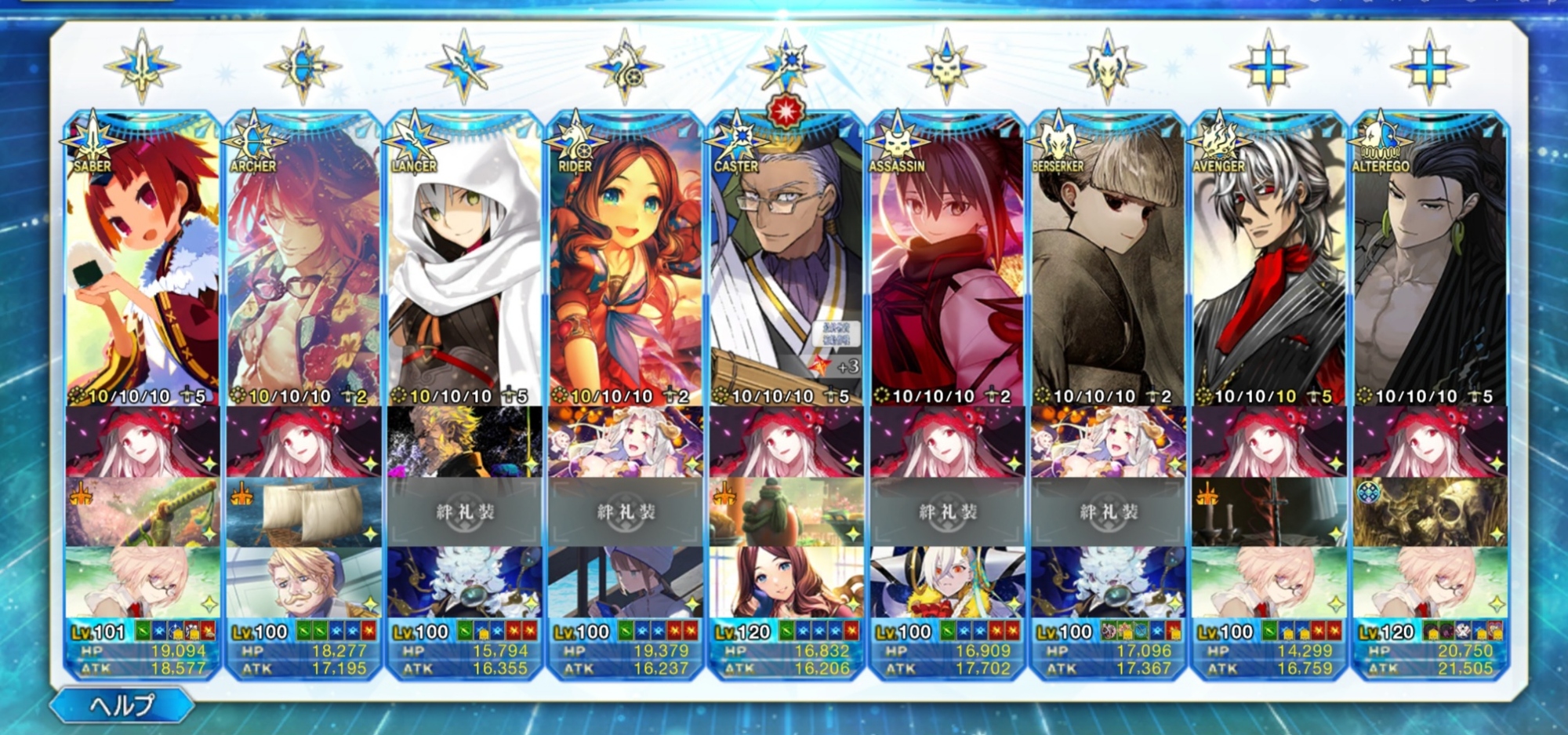This screenshot has width=1568, height=735.
Task: Select the golden skull craft essence
Action: coord(1429,512)
